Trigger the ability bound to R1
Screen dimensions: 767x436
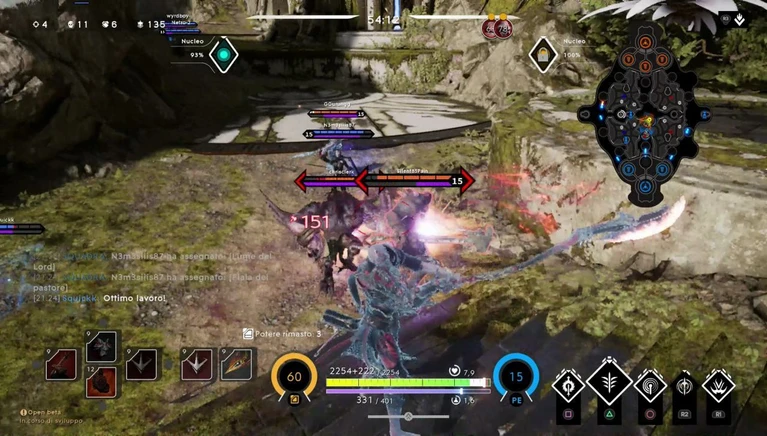click(718, 385)
